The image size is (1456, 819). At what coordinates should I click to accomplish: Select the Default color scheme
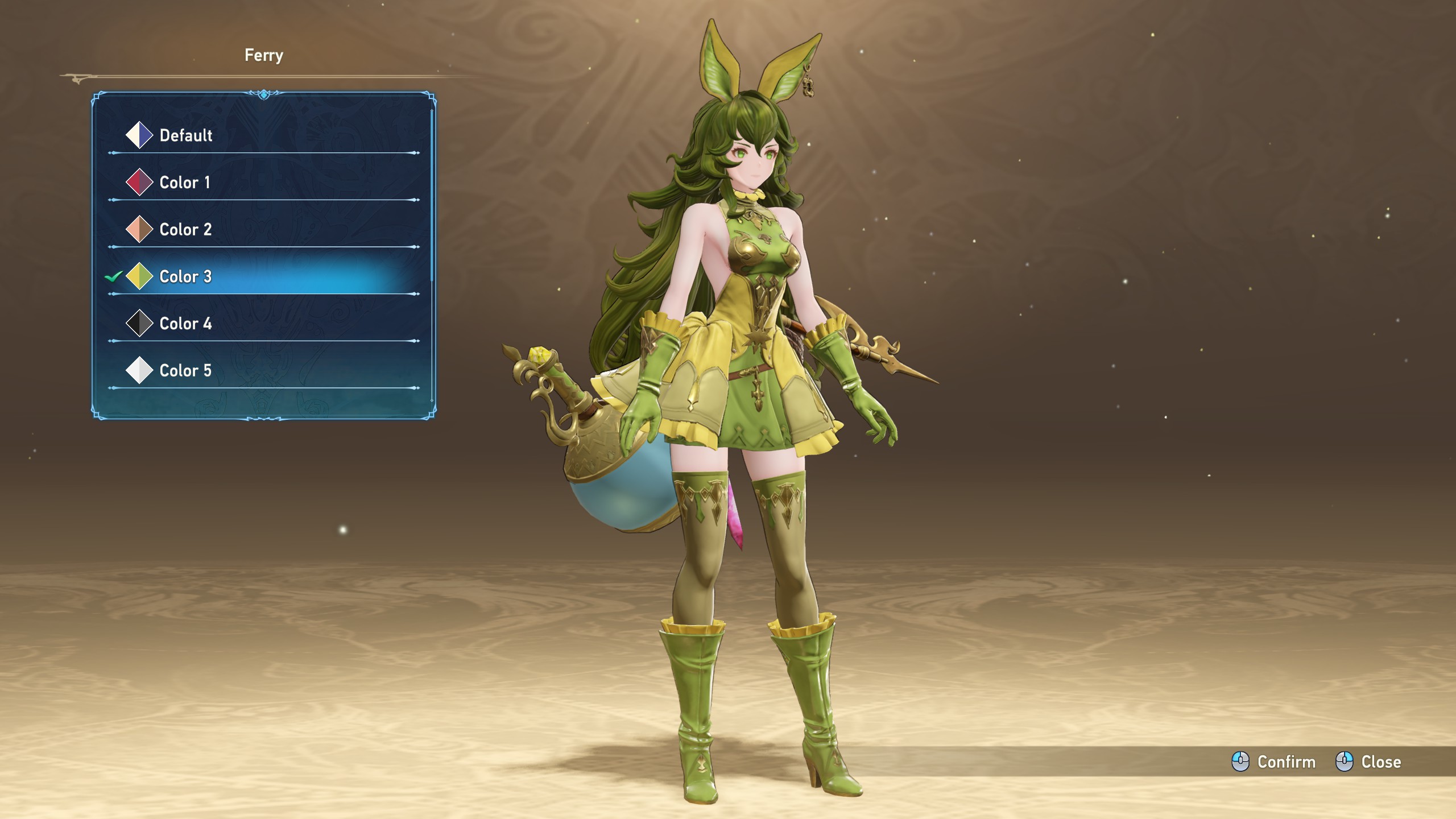[x=185, y=135]
